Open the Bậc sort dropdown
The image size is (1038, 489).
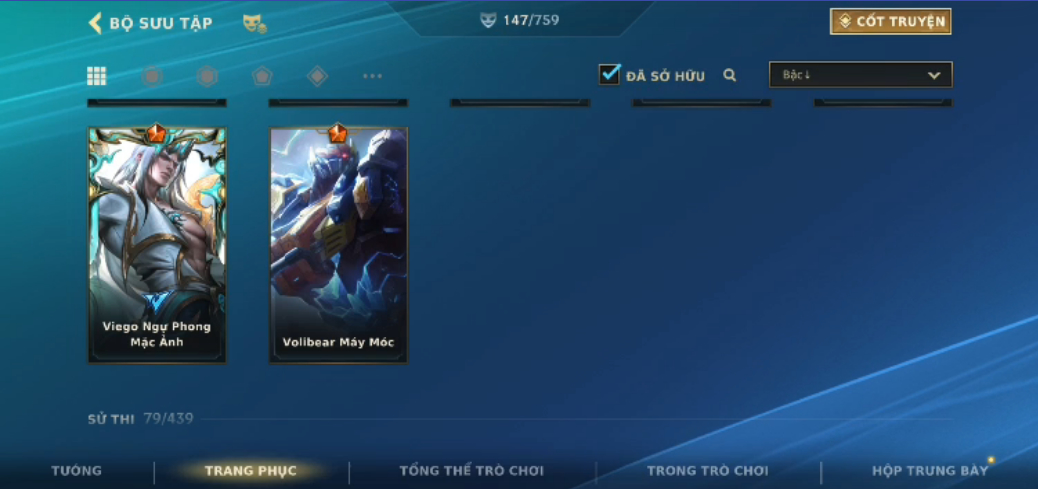[x=860, y=75]
